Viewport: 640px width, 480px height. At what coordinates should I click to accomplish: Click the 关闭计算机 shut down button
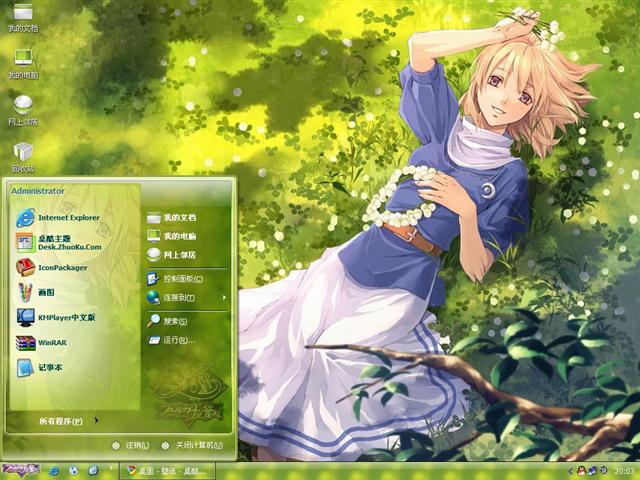pos(190,445)
